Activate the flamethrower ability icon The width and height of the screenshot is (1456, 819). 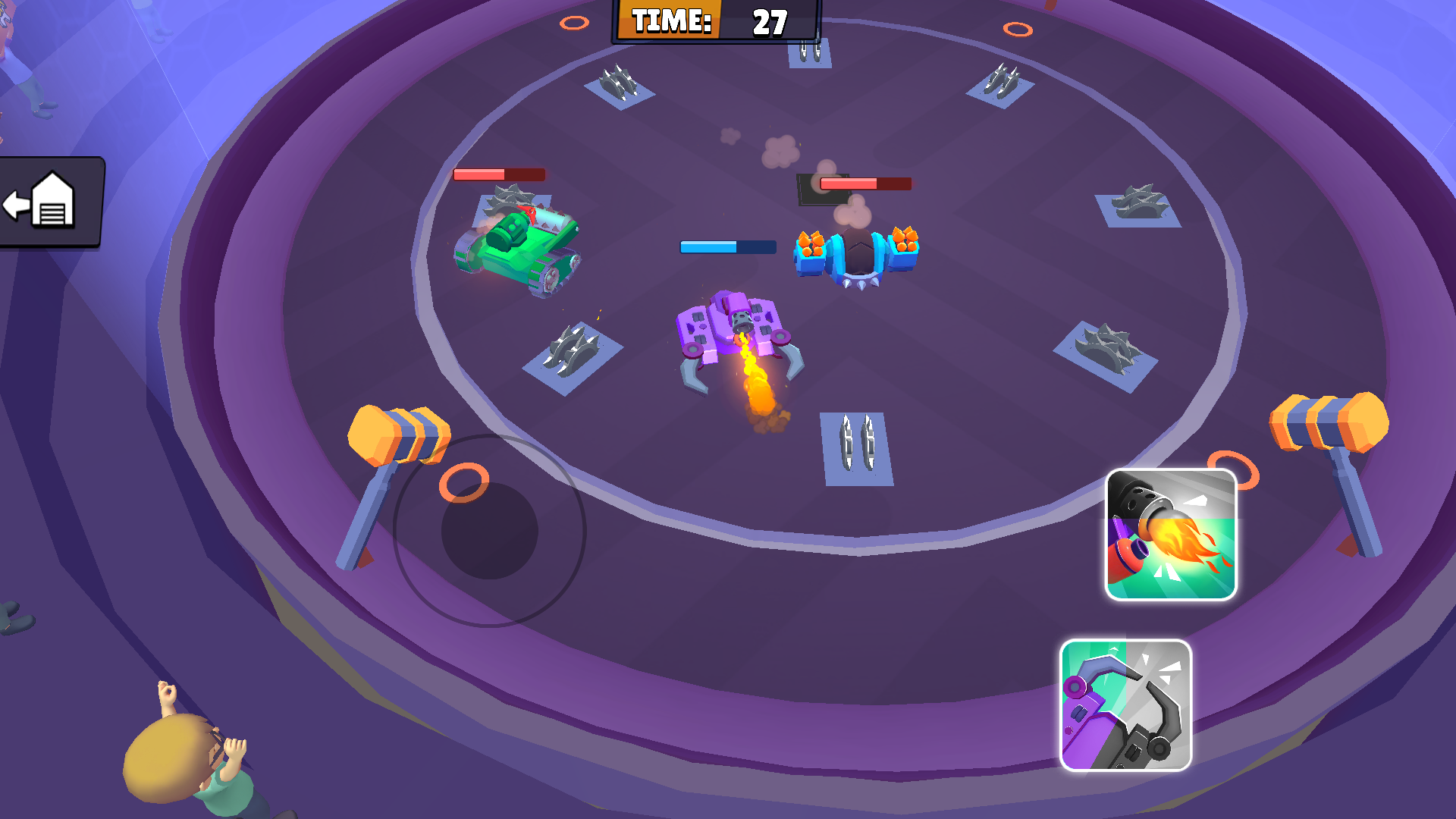pos(1170,534)
